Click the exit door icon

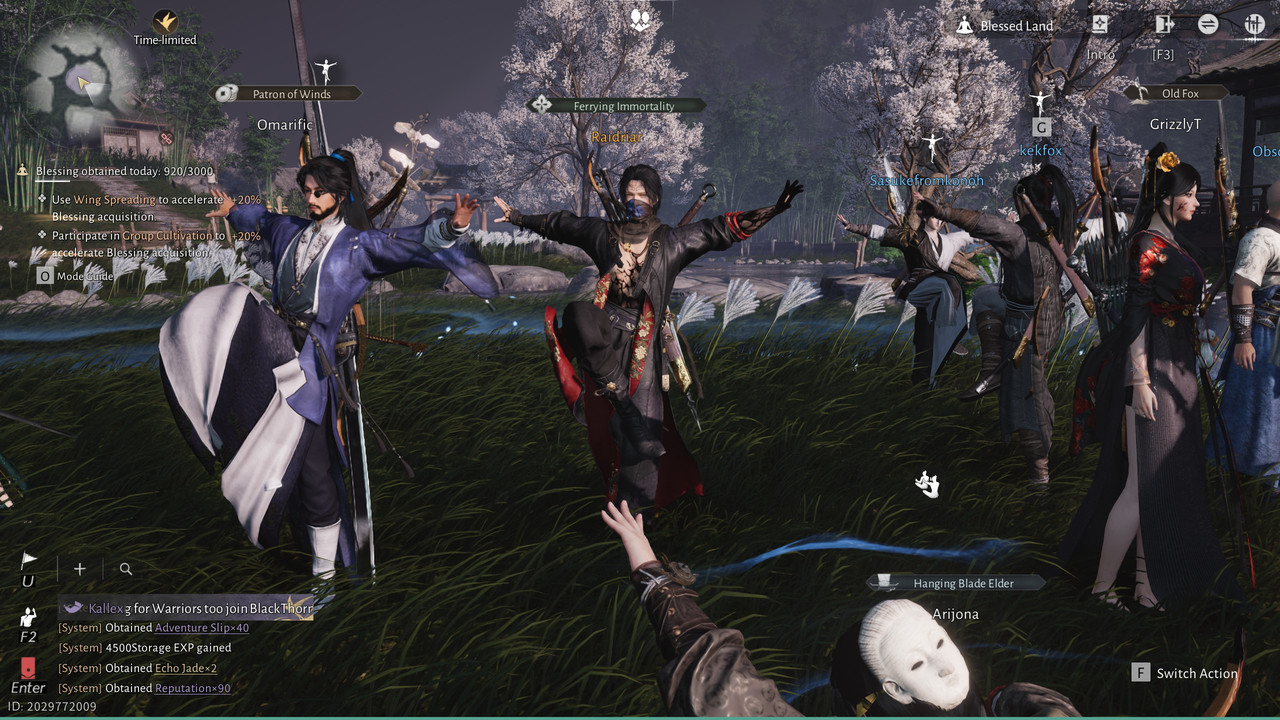pyautogui.click(x=1163, y=25)
